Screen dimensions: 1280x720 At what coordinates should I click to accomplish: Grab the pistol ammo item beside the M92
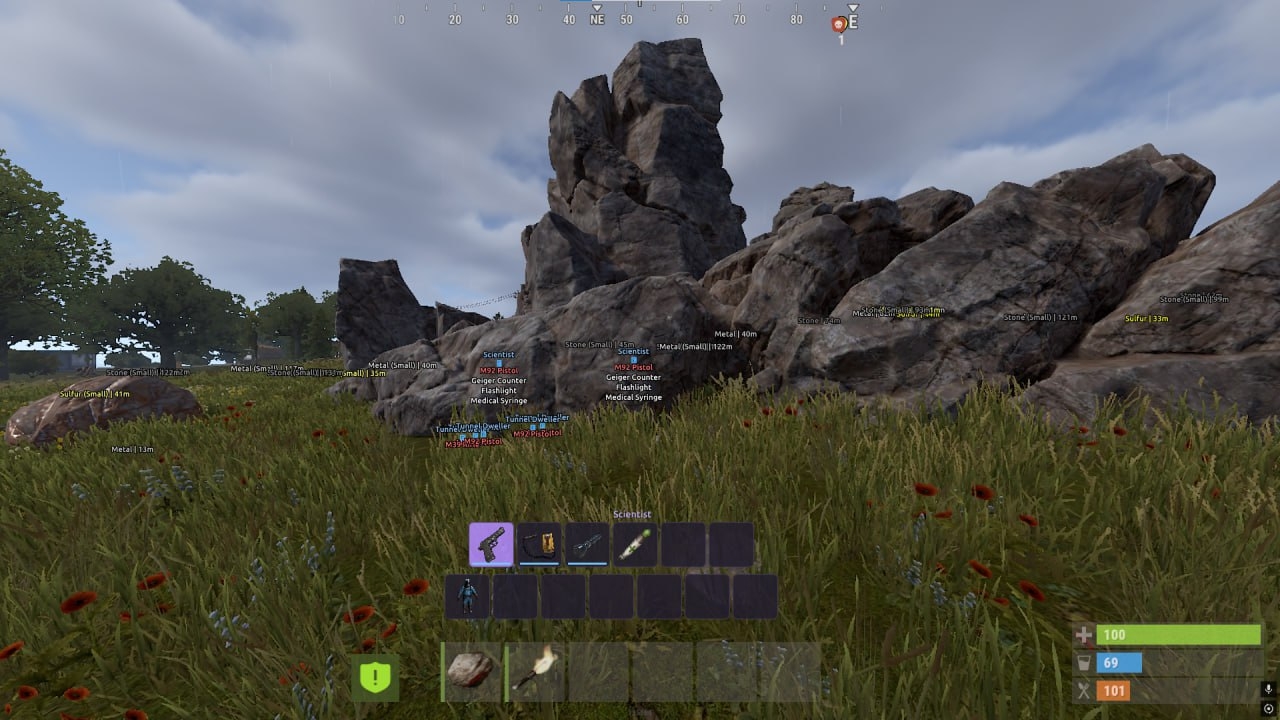coord(541,543)
